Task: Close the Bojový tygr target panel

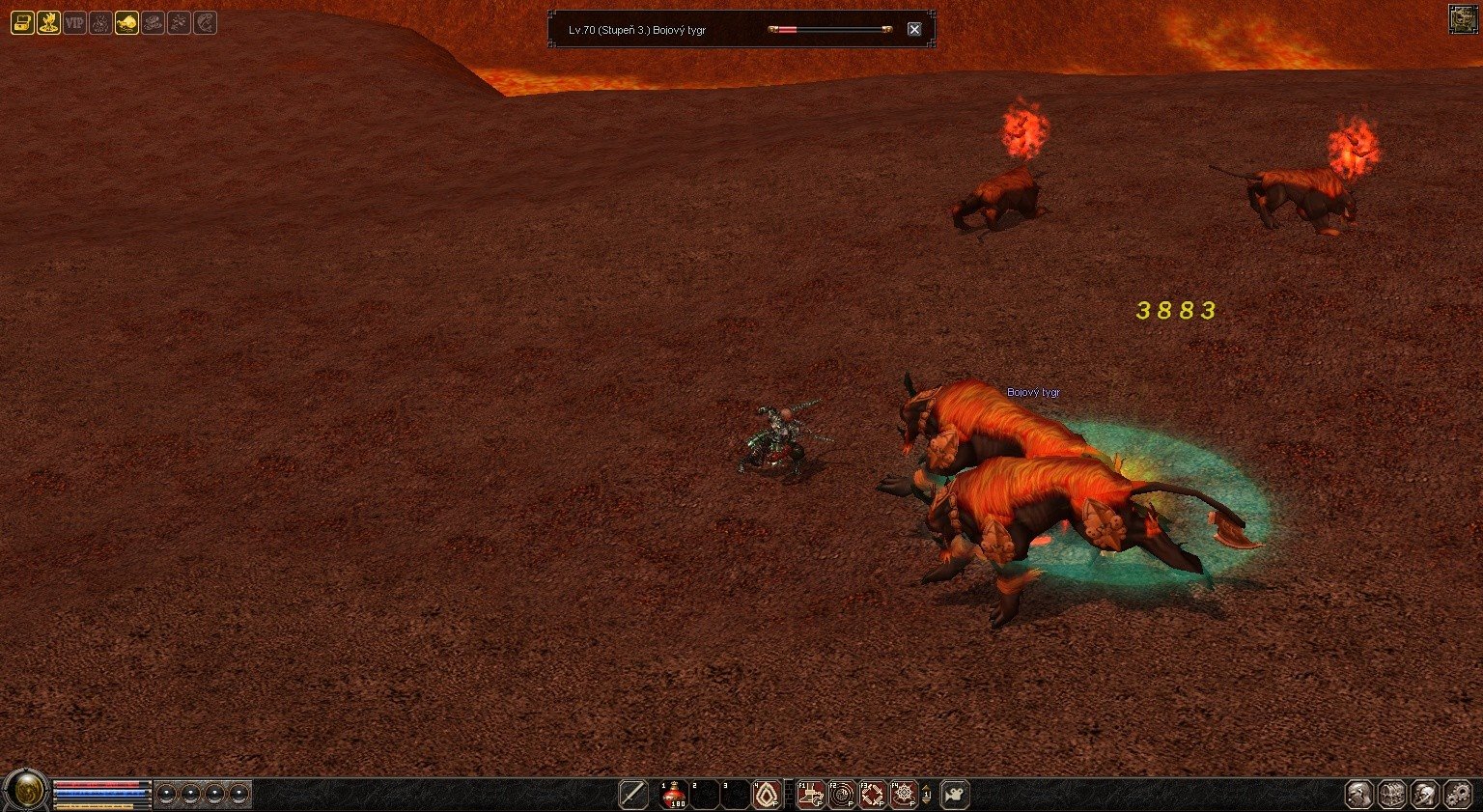Action: tap(914, 29)
